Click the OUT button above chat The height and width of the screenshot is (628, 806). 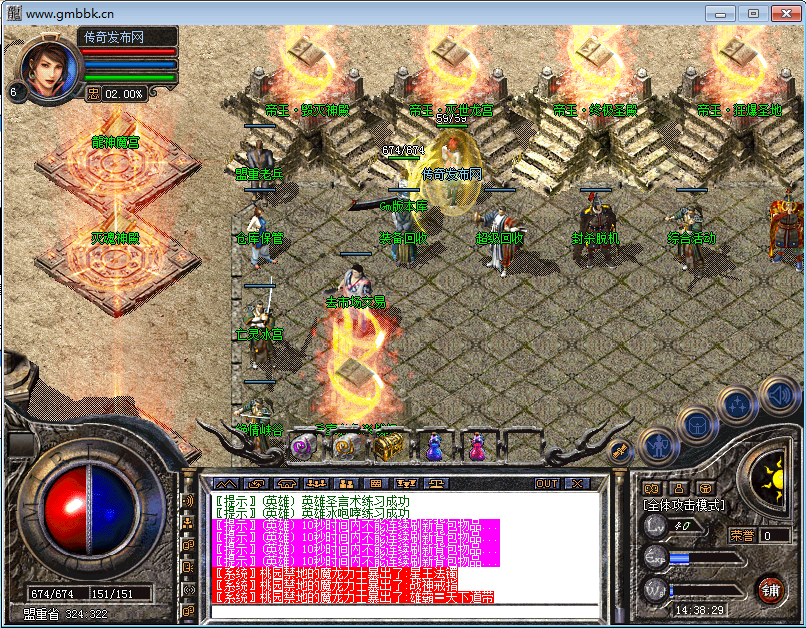(547, 483)
